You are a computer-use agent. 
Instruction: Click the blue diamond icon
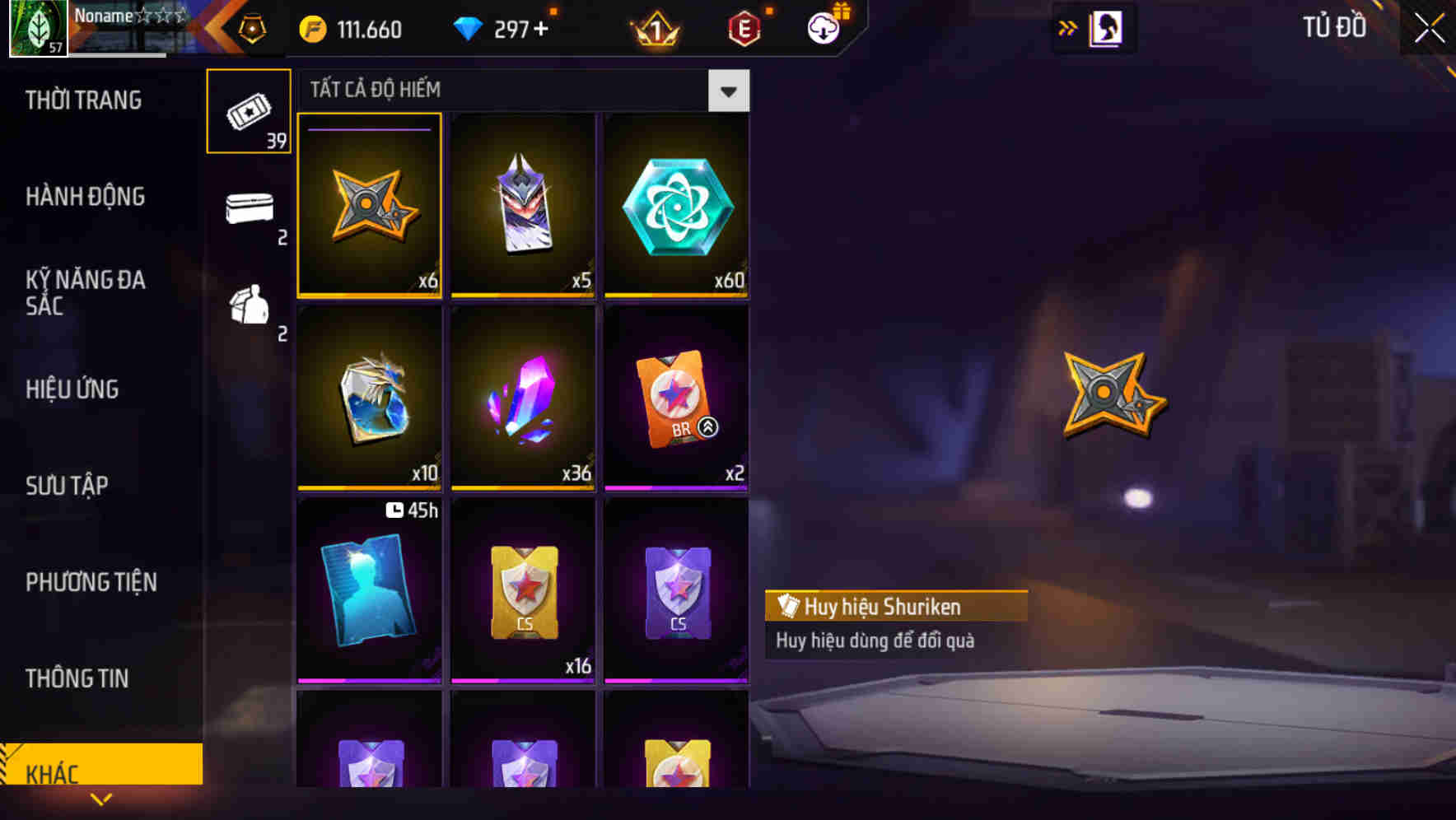pyautogui.click(x=469, y=29)
